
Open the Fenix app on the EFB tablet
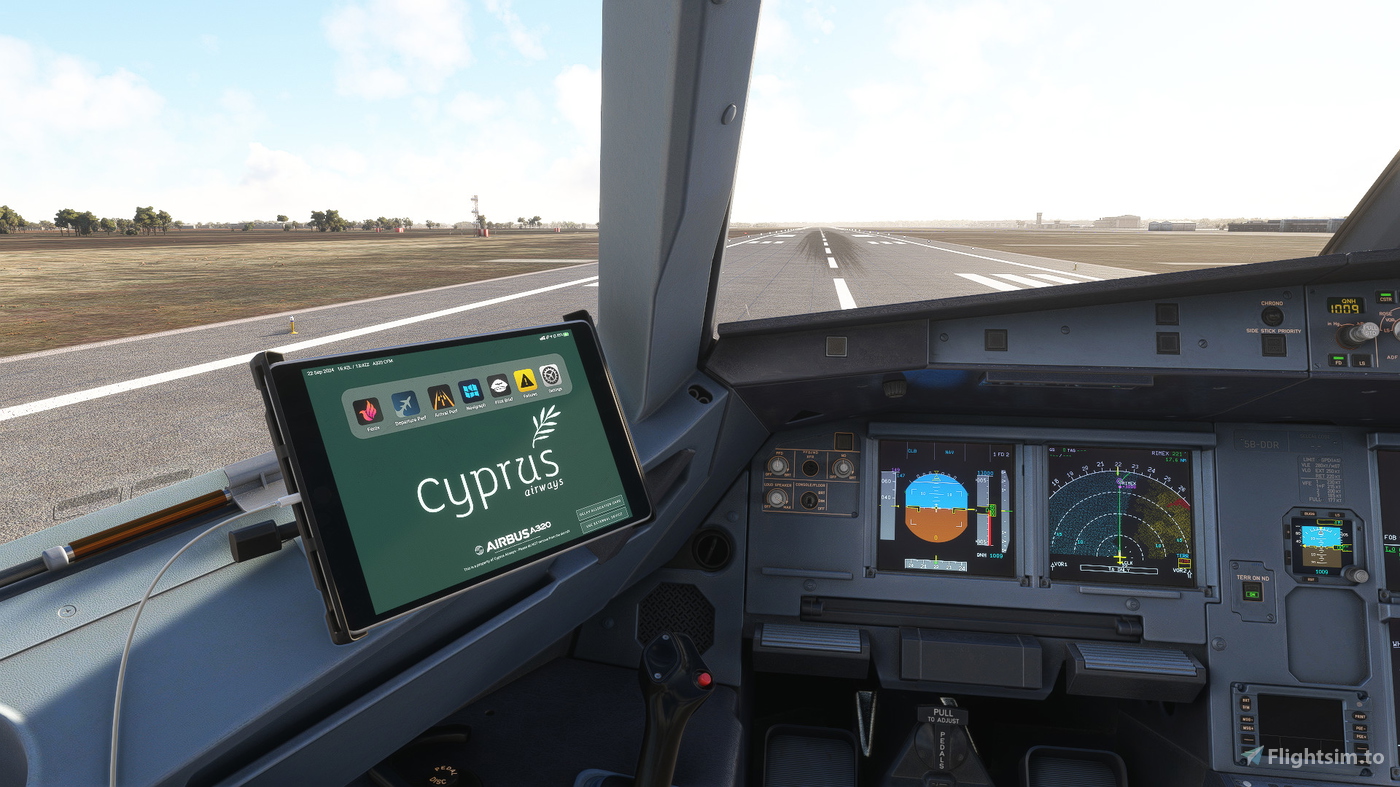[368, 410]
